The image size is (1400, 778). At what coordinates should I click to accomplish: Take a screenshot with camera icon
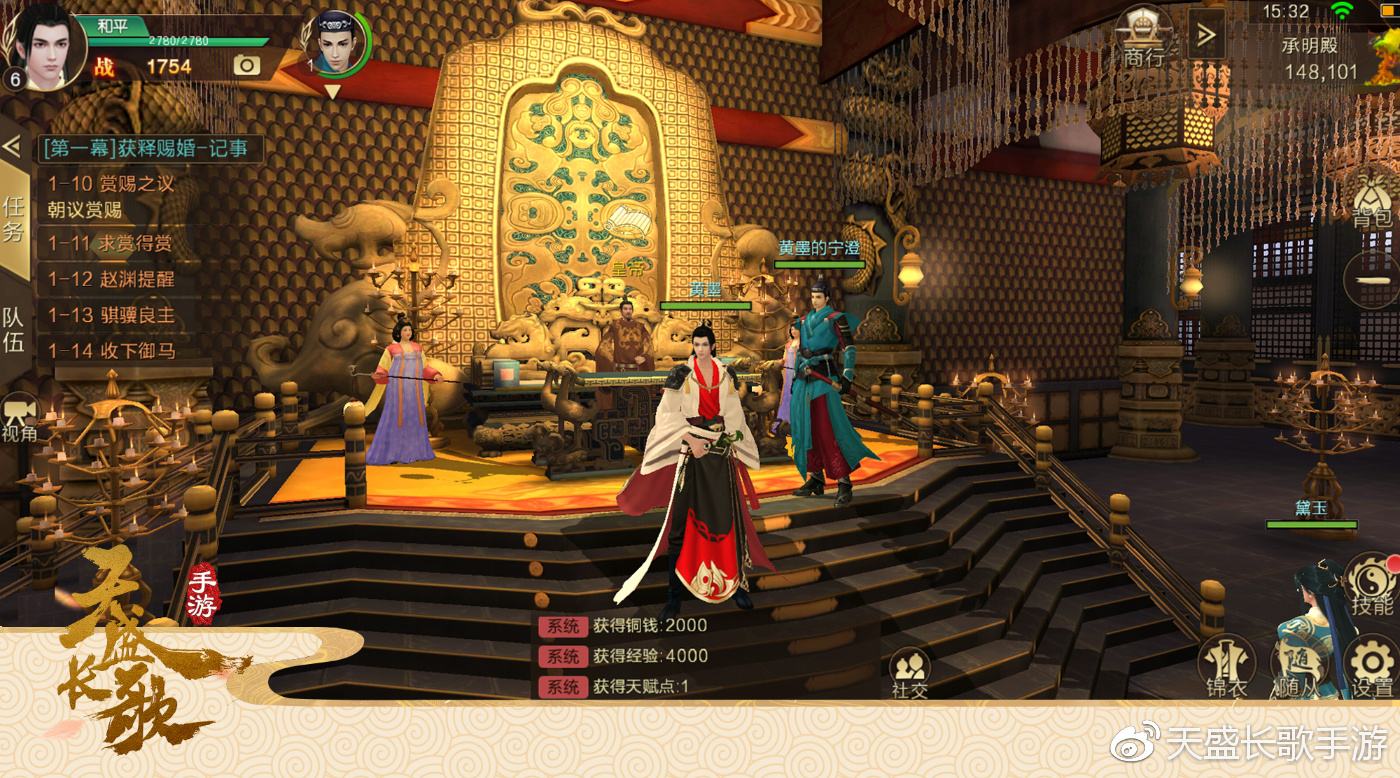(246, 66)
